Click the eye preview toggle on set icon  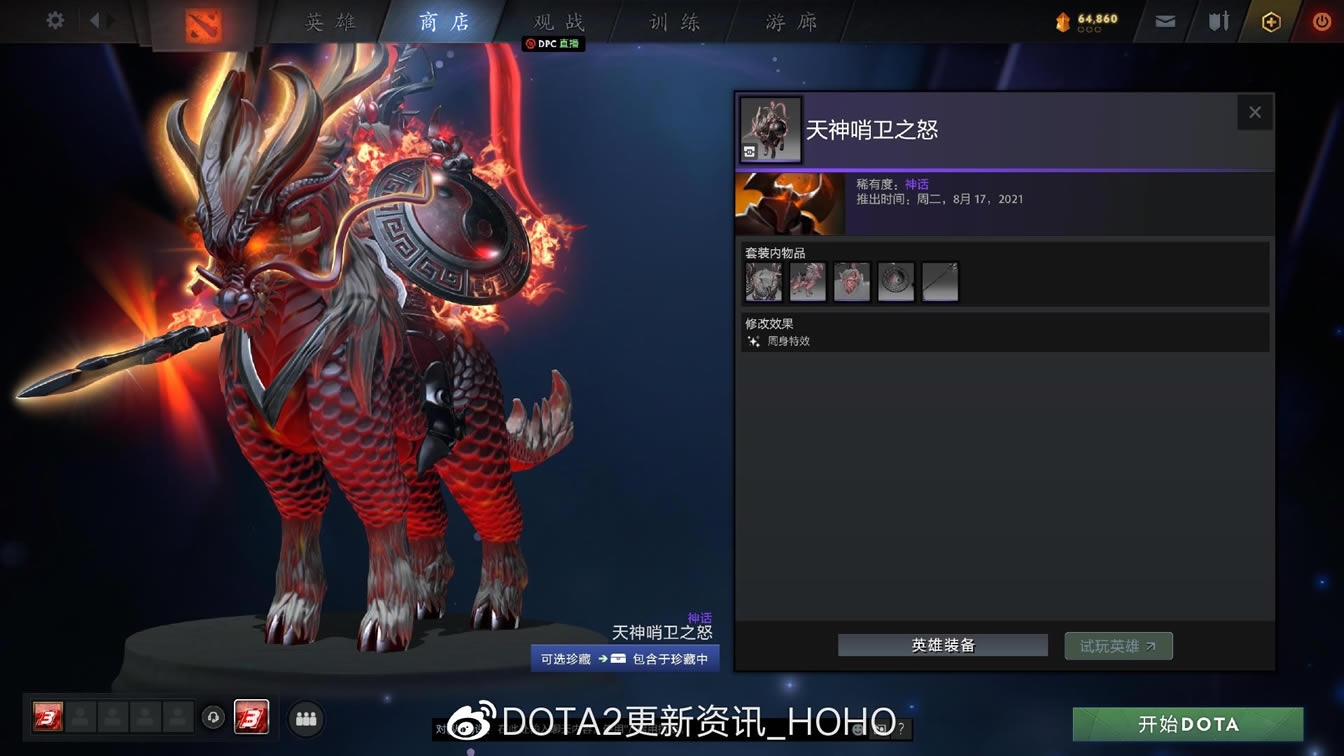click(x=748, y=152)
